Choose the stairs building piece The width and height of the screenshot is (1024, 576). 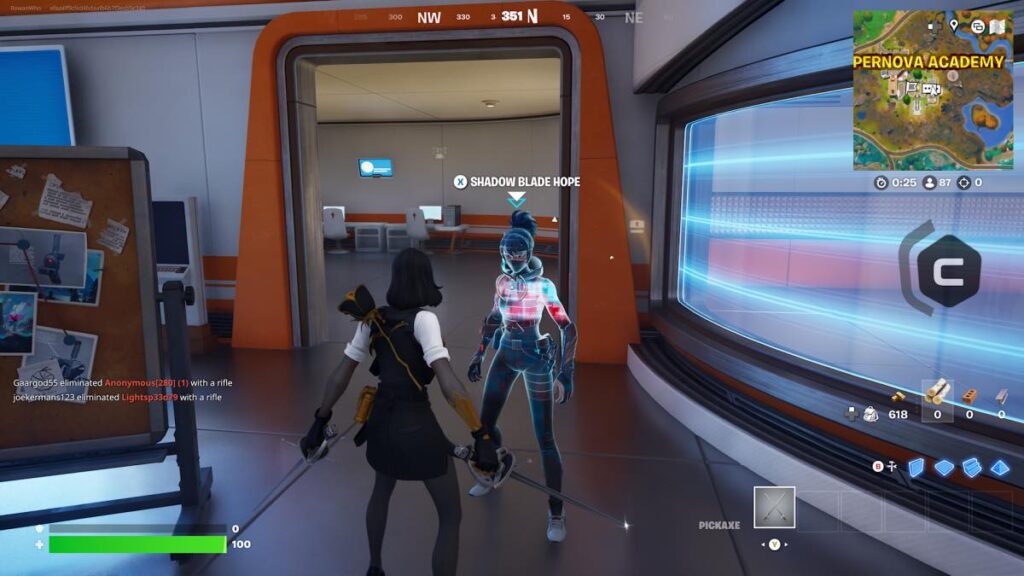pos(971,467)
